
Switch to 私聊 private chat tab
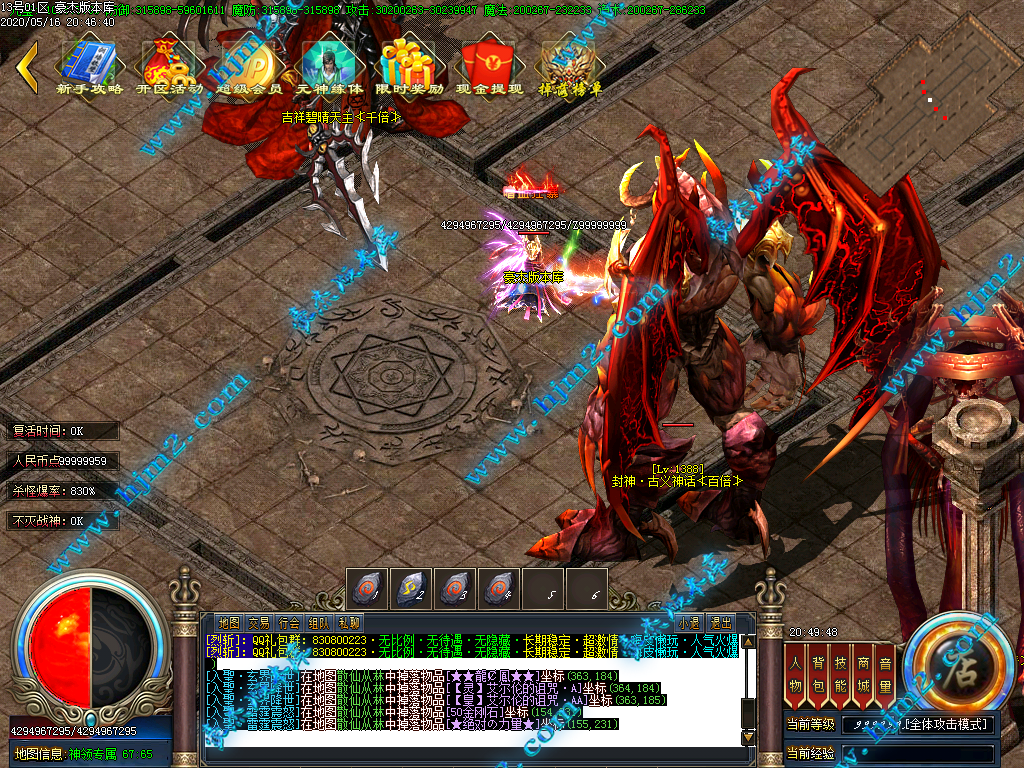[x=349, y=622]
